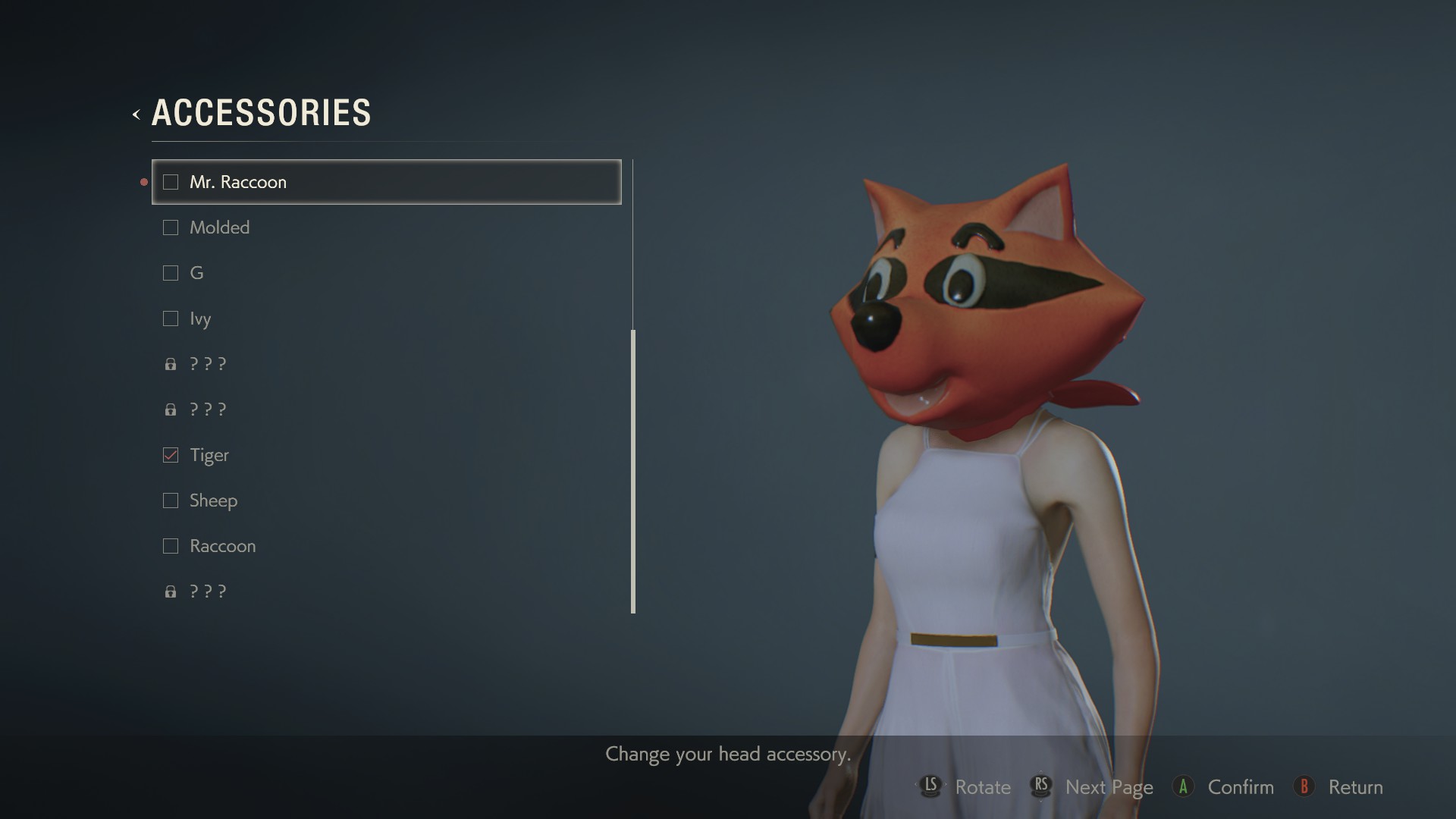The width and height of the screenshot is (1456, 819).
Task: Click the accessories list scrollbar
Action: click(633, 470)
